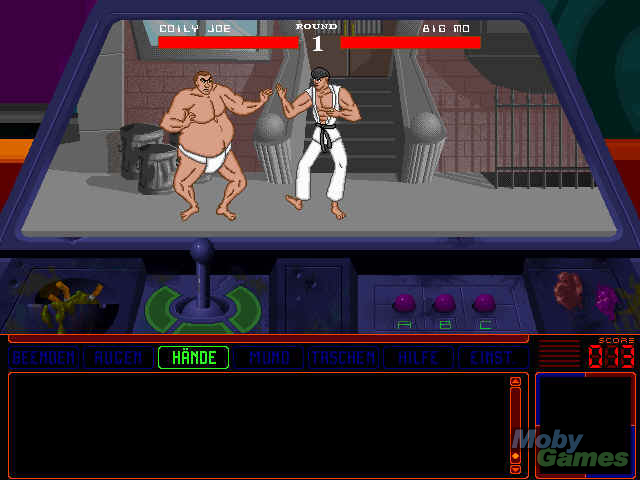
Task: Activate the MUND talk verb
Action: coord(269,357)
